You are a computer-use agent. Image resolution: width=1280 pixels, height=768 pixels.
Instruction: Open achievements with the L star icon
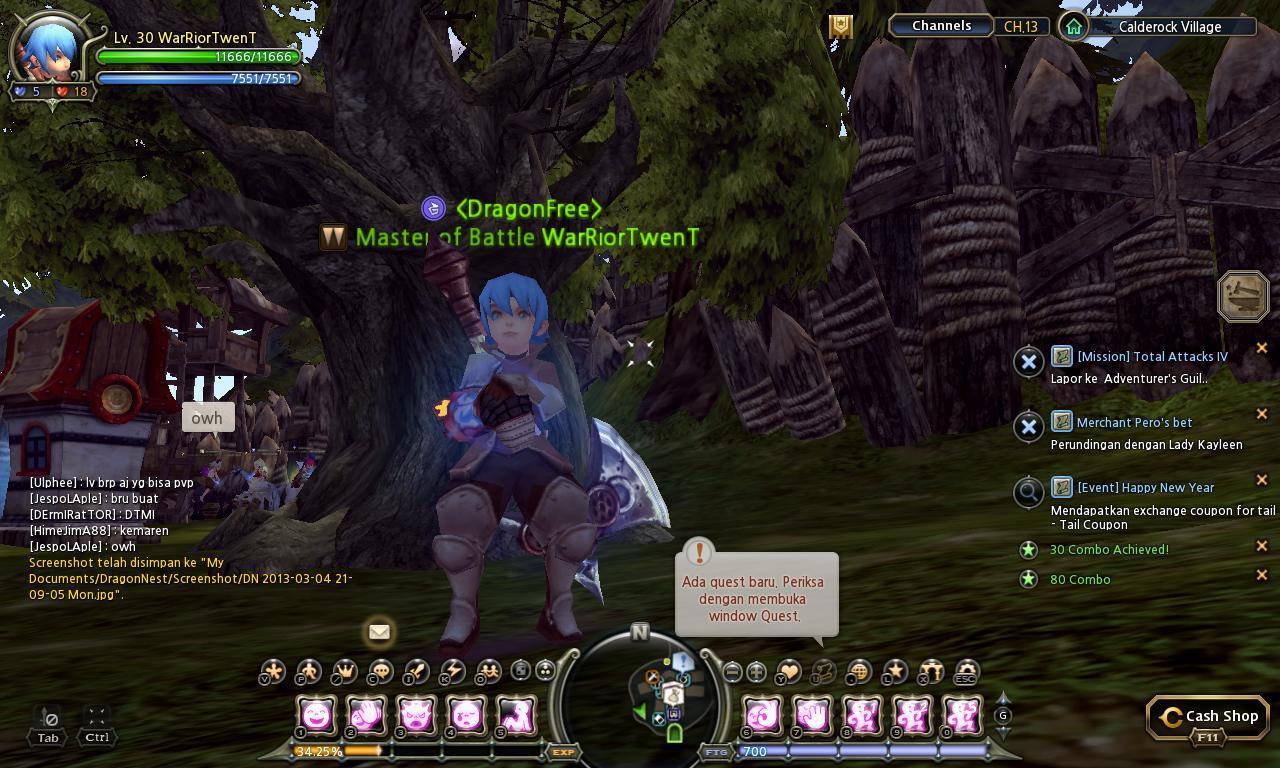896,672
